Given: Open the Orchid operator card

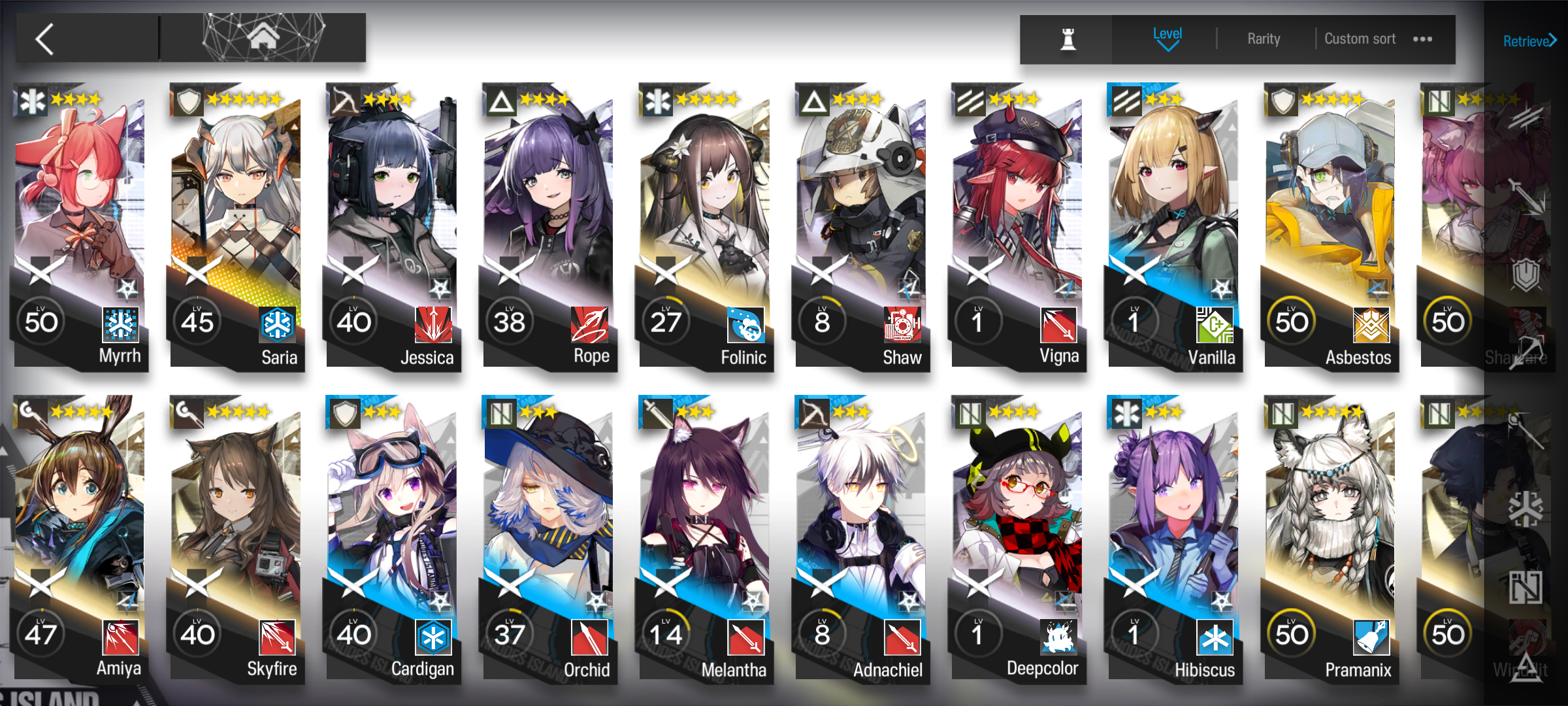Looking at the screenshot, I should coord(549,536).
